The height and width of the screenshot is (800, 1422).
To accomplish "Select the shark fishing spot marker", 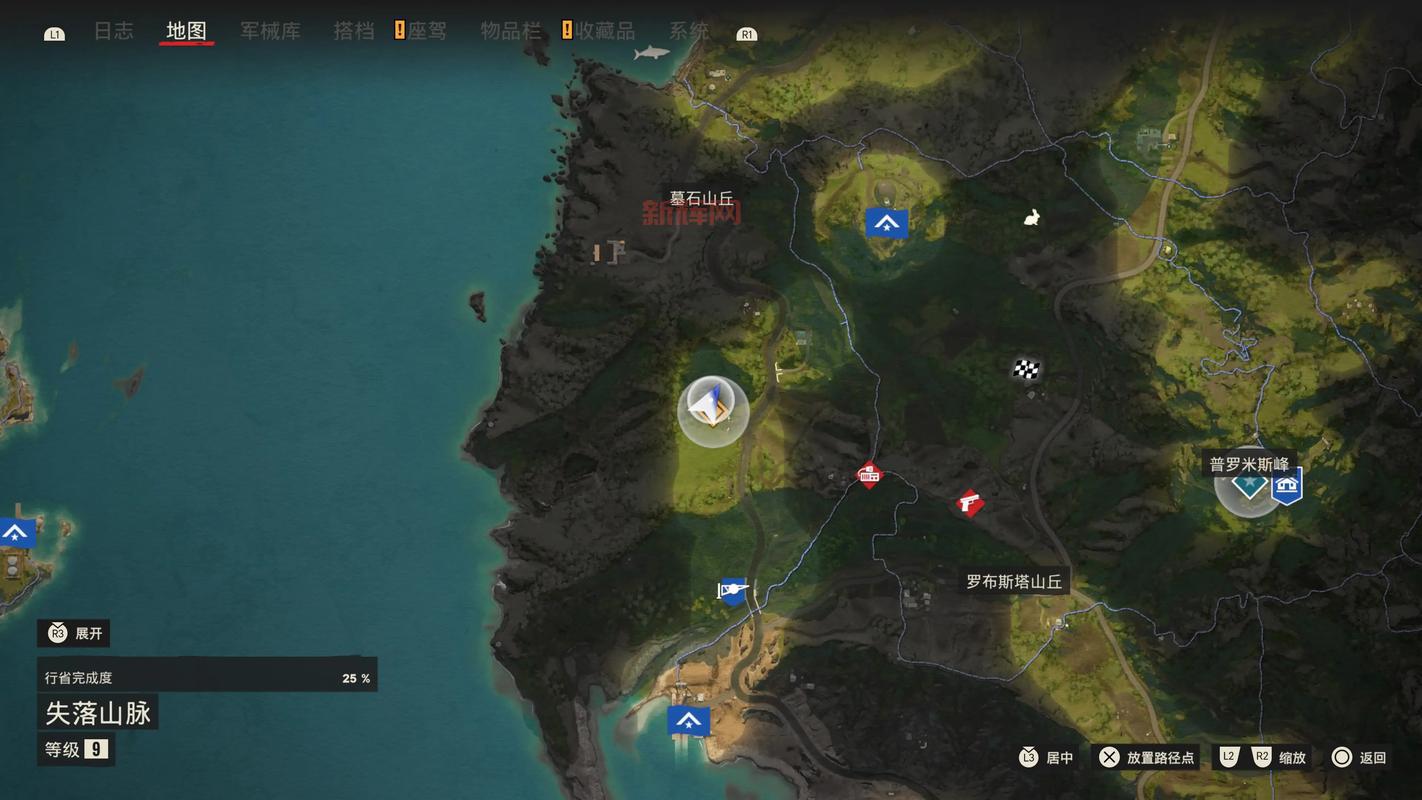I will pyautogui.click(x=651, y=52).
